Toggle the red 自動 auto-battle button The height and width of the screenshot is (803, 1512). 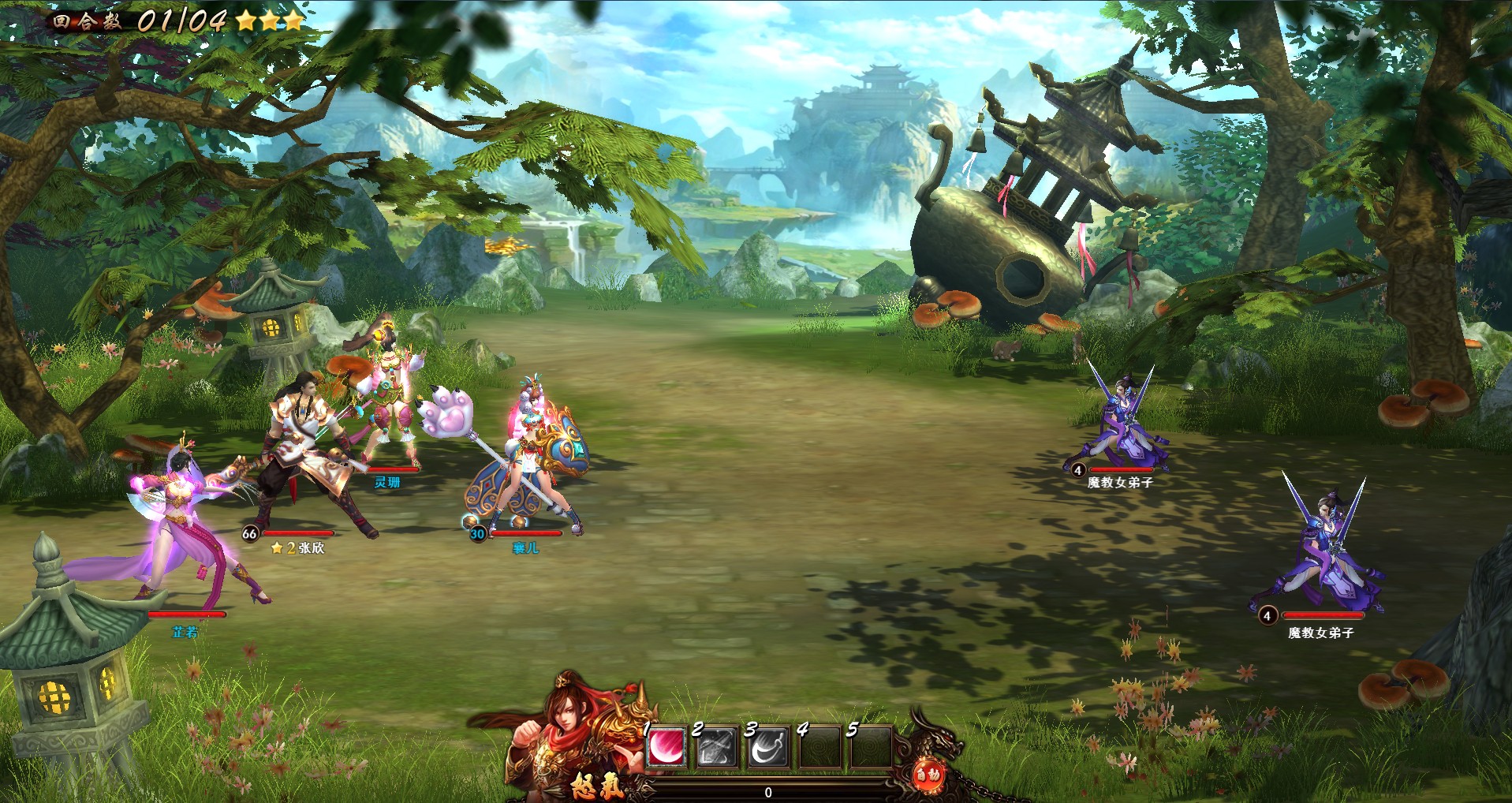(928, 775)
